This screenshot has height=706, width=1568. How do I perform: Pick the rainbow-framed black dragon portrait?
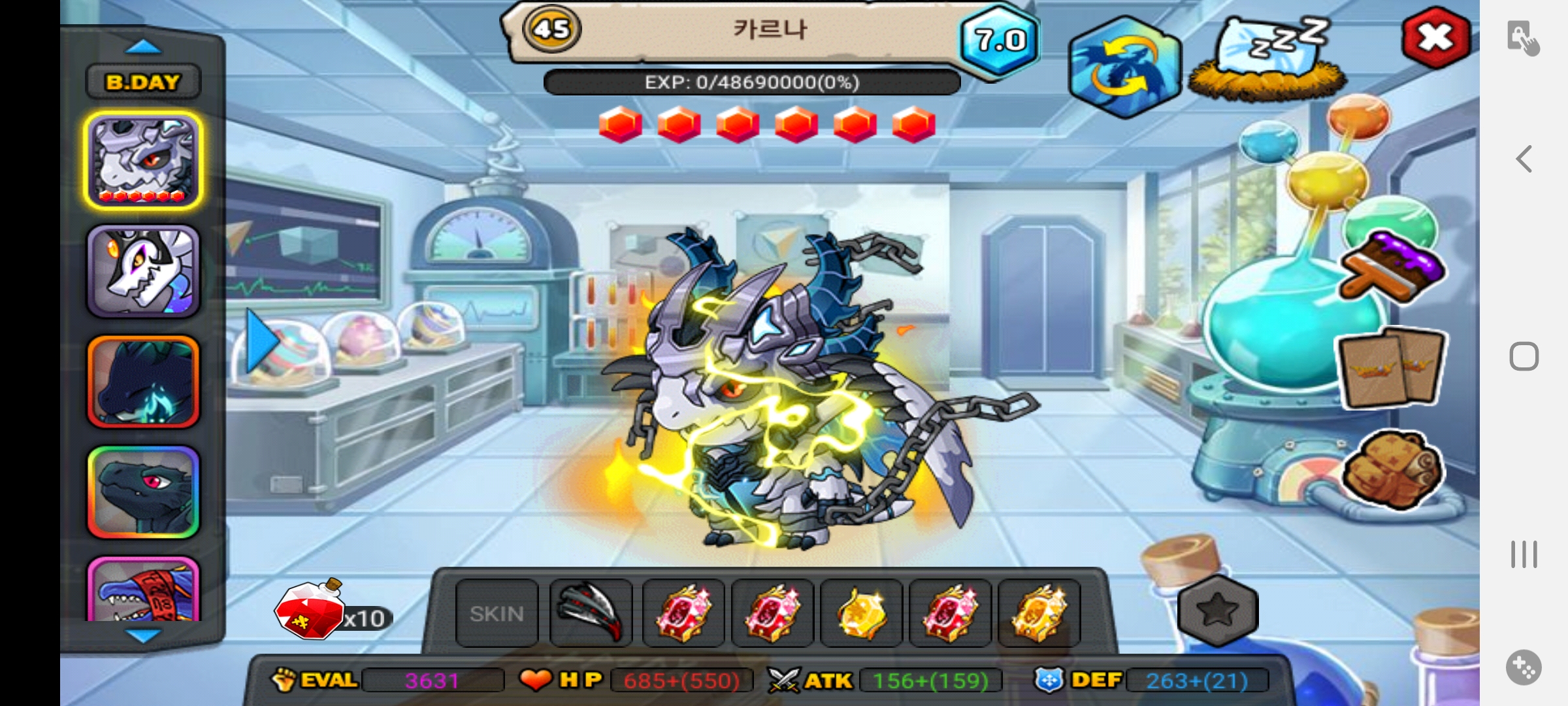click(x=143, y=492)
